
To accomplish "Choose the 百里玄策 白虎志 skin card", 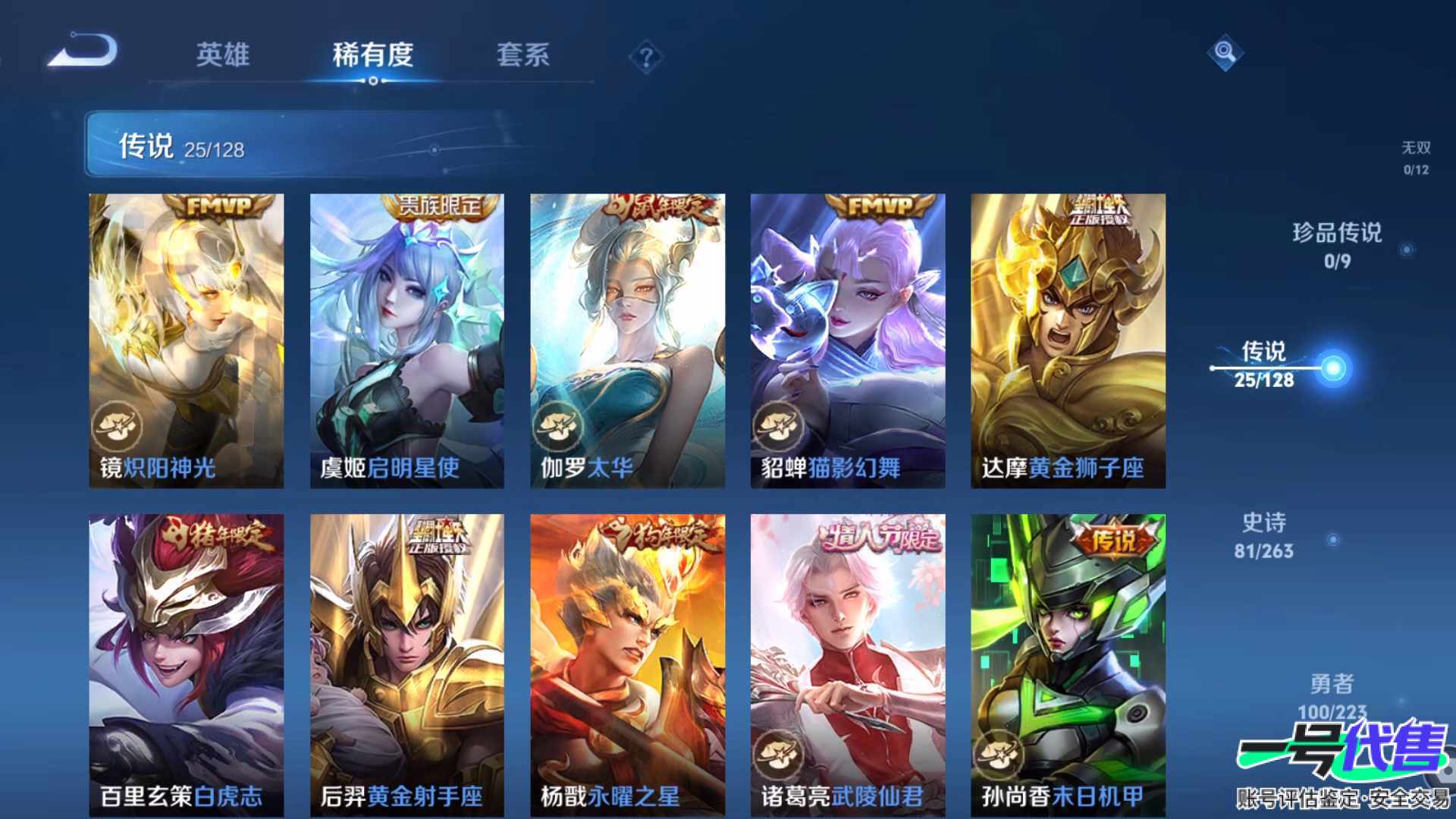I will [187, 664].
